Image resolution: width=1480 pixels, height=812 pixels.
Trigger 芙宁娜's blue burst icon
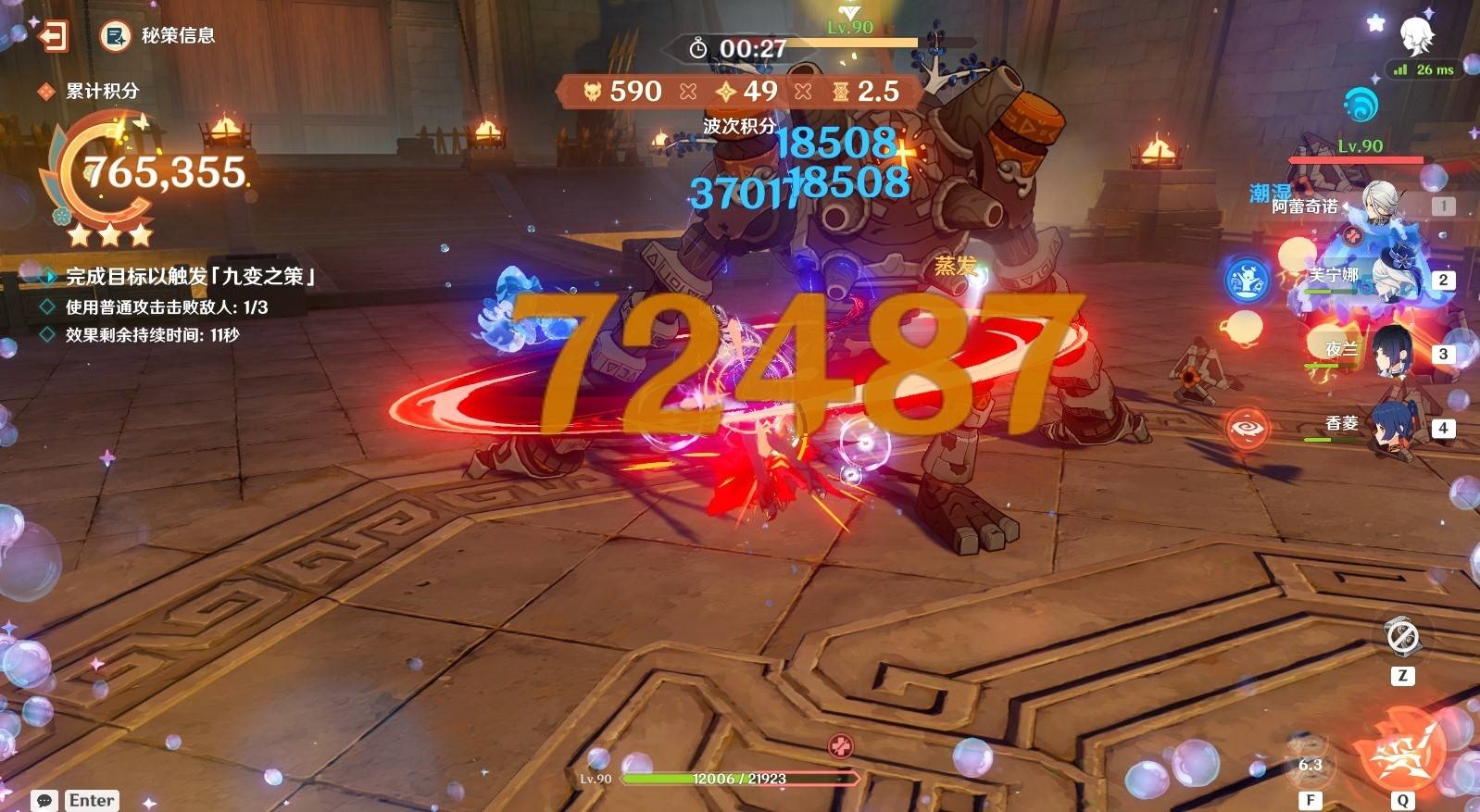click(x=1246, y=280)
